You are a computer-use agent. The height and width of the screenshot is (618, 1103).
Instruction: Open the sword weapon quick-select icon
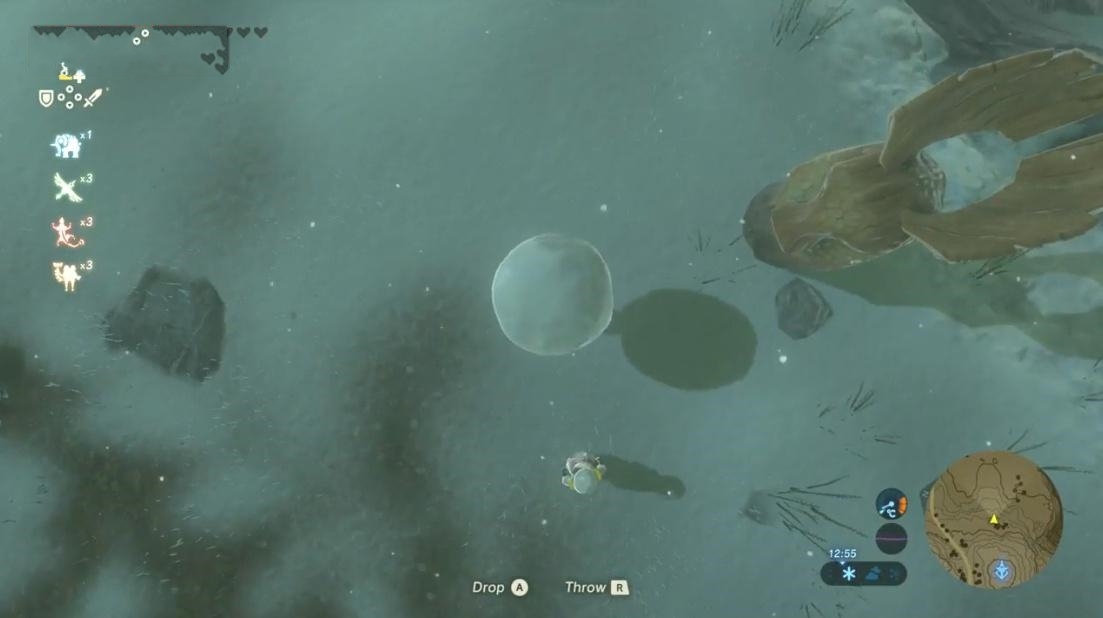coord(93,98)
